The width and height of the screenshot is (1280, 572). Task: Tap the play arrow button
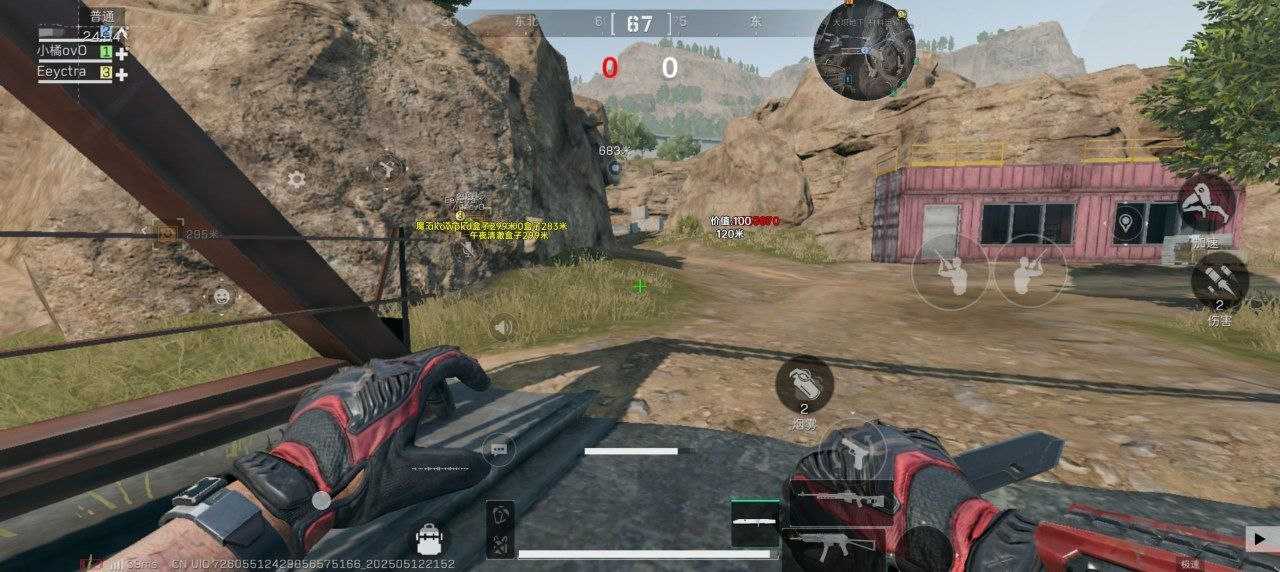coord(1260,538)
